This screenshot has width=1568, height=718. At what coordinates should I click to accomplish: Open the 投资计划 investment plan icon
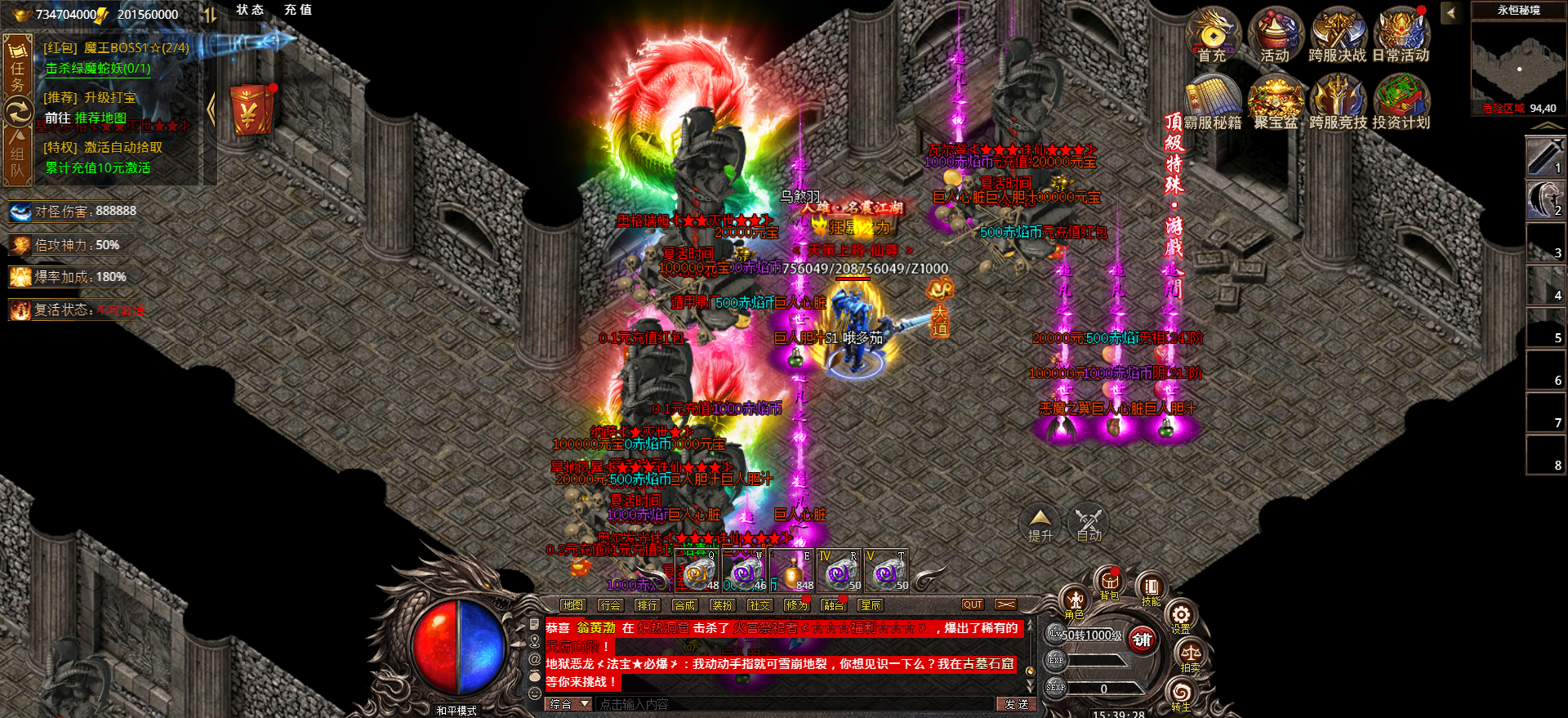[x=1401, y=101]
